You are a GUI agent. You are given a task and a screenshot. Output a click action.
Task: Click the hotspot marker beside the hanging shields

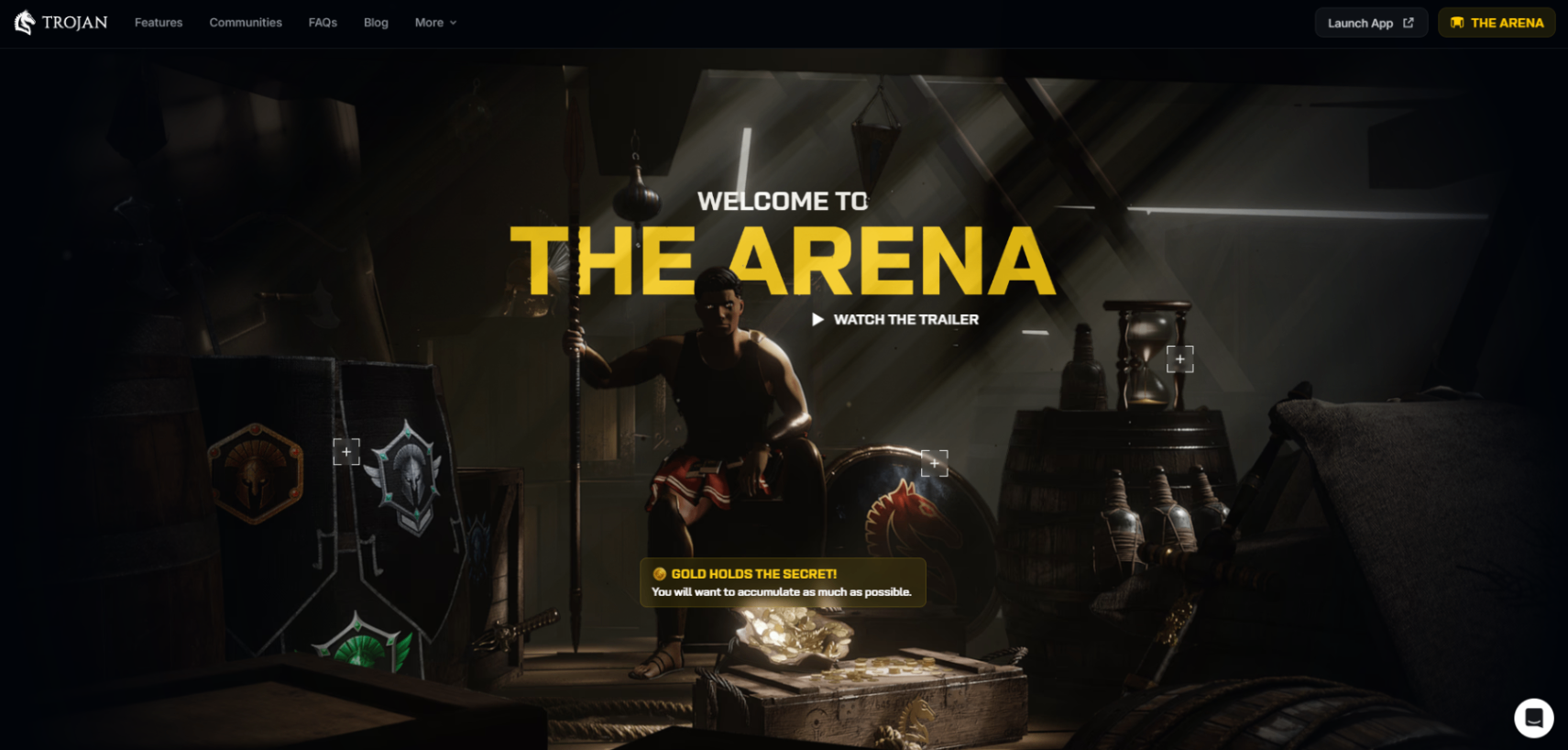point(346,451)
